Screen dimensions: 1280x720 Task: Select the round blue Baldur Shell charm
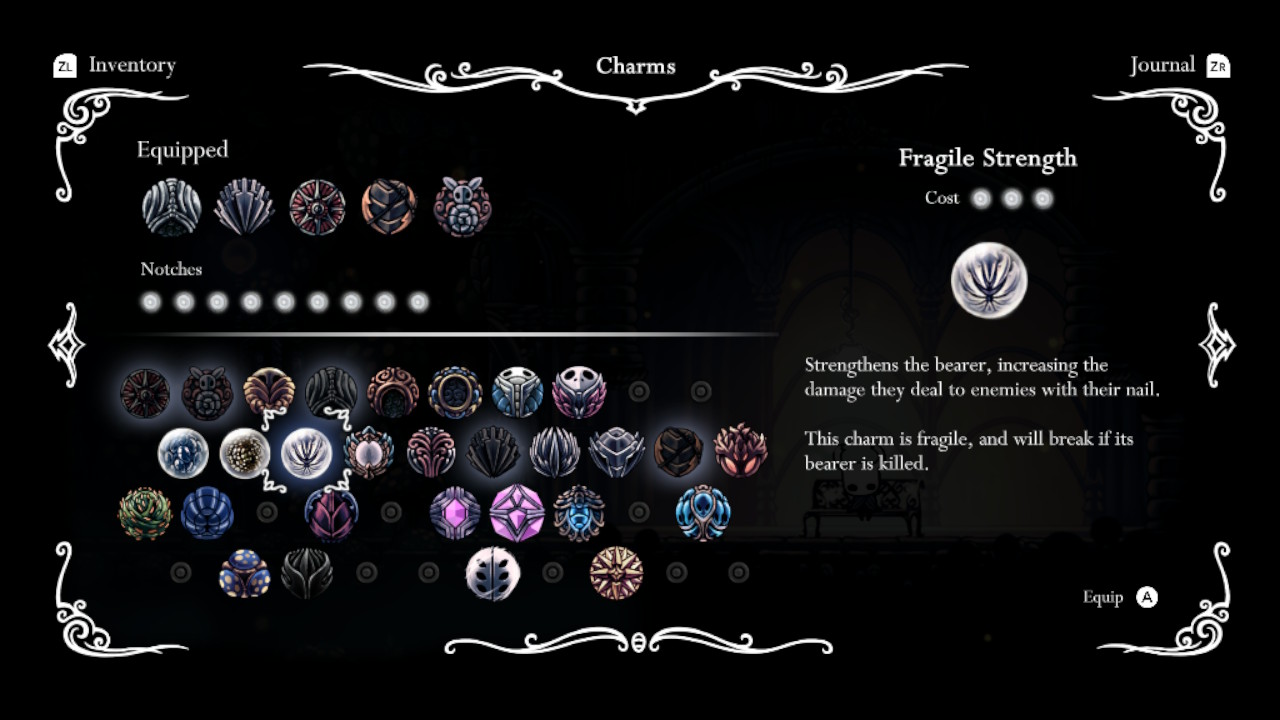click(x=207, y=512)
